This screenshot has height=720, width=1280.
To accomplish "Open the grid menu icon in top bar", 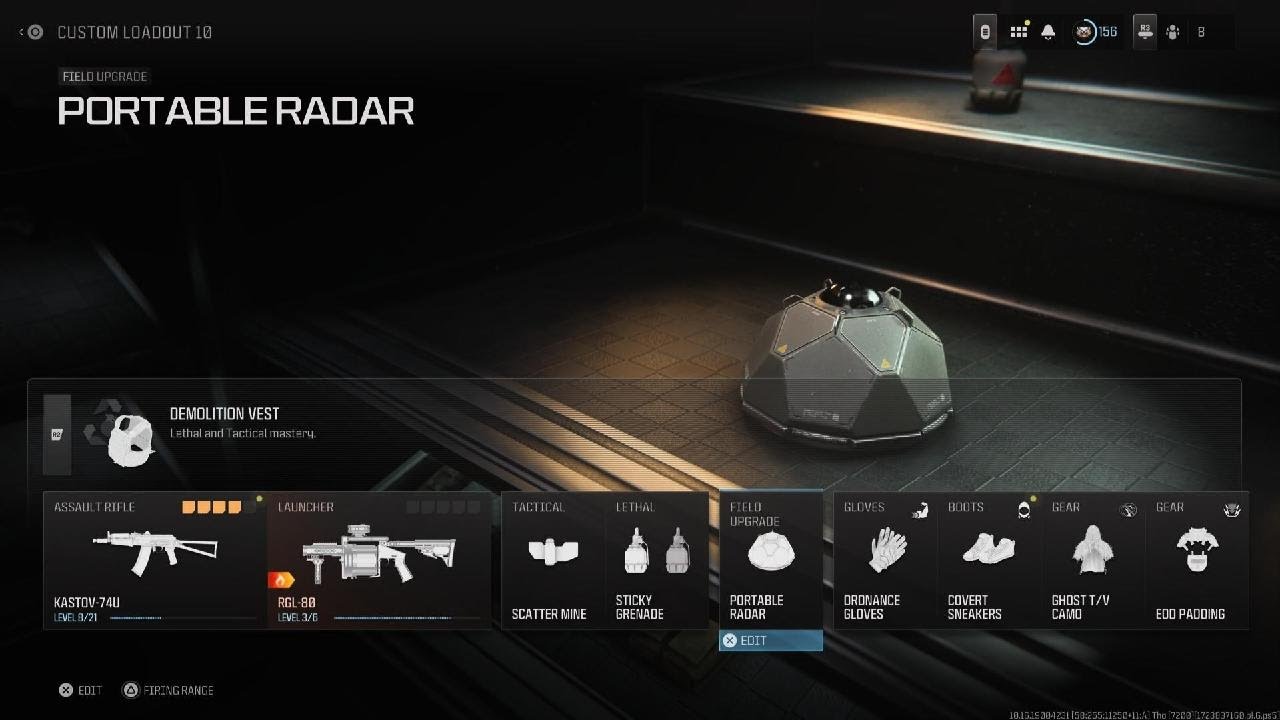I will (x=1018, y=32).
